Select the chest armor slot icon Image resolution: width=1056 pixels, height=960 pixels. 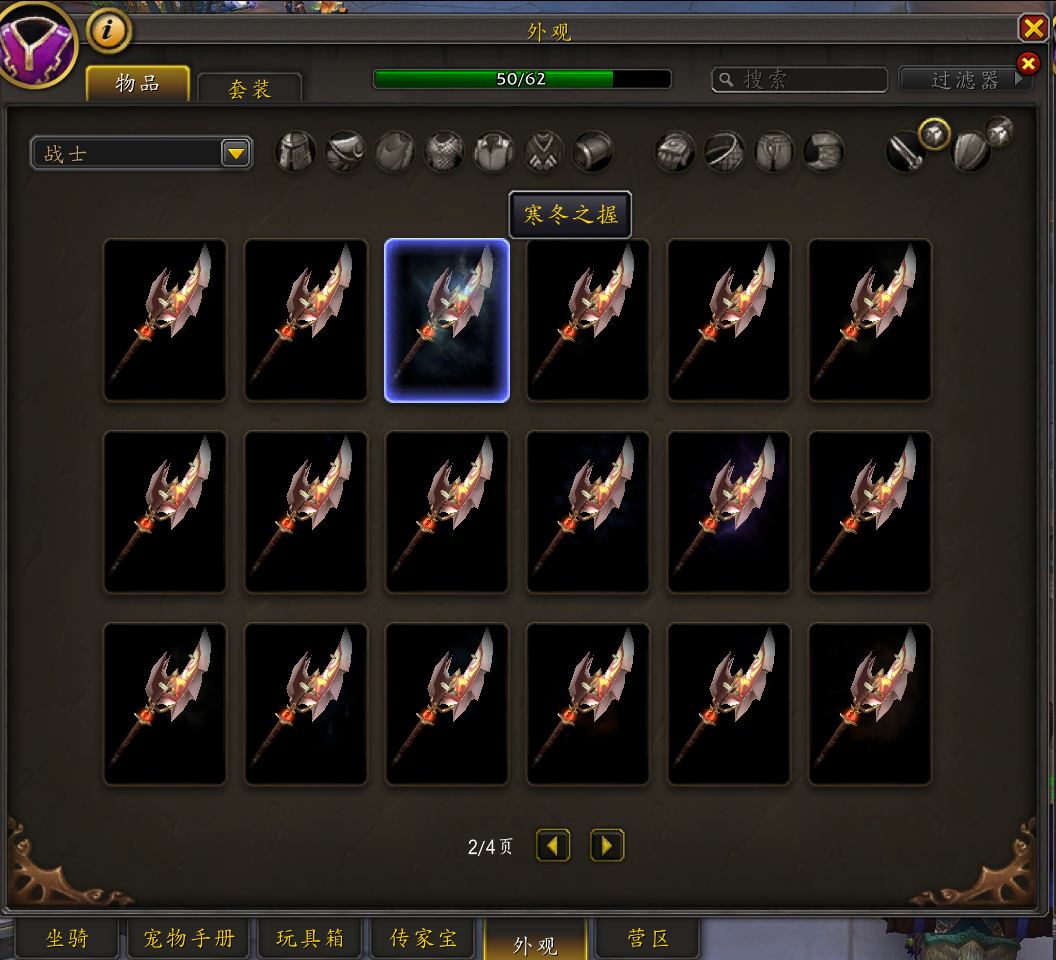coord(444,152)
